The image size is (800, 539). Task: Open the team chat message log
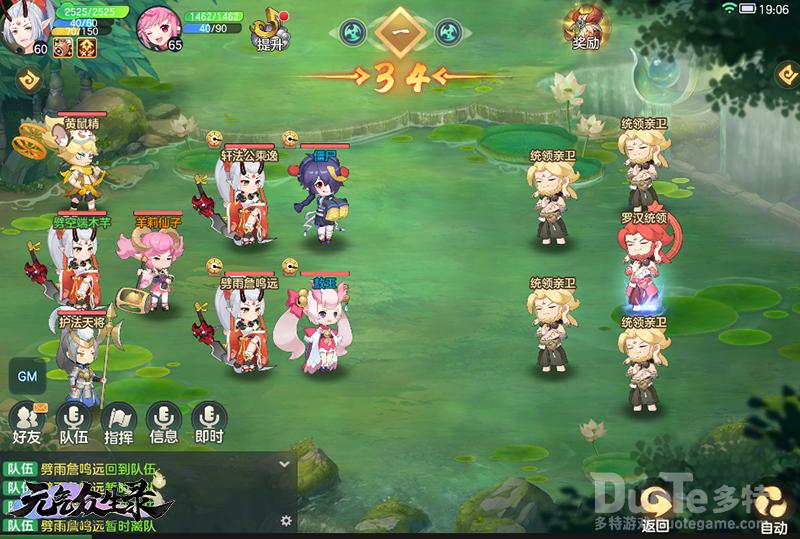tap(140, 495)
